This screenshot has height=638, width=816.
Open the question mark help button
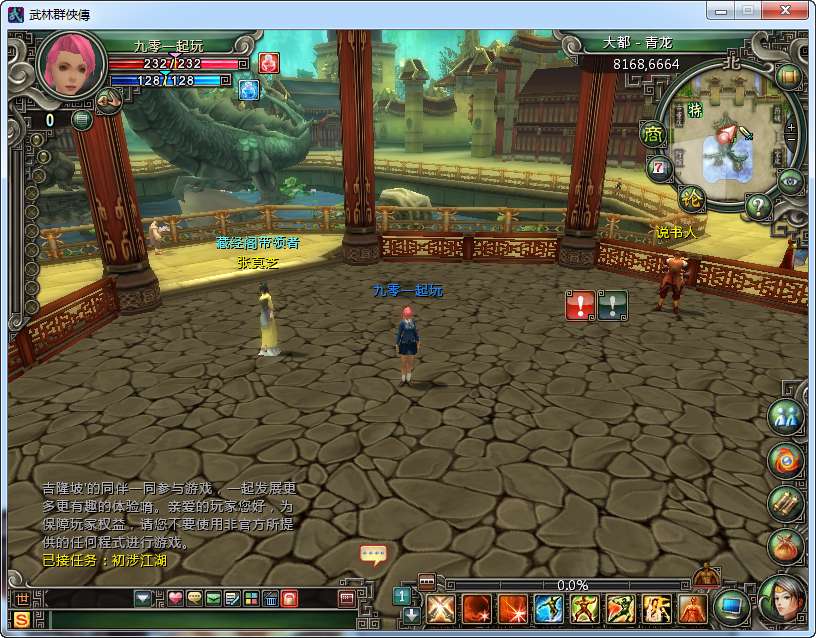759,207
